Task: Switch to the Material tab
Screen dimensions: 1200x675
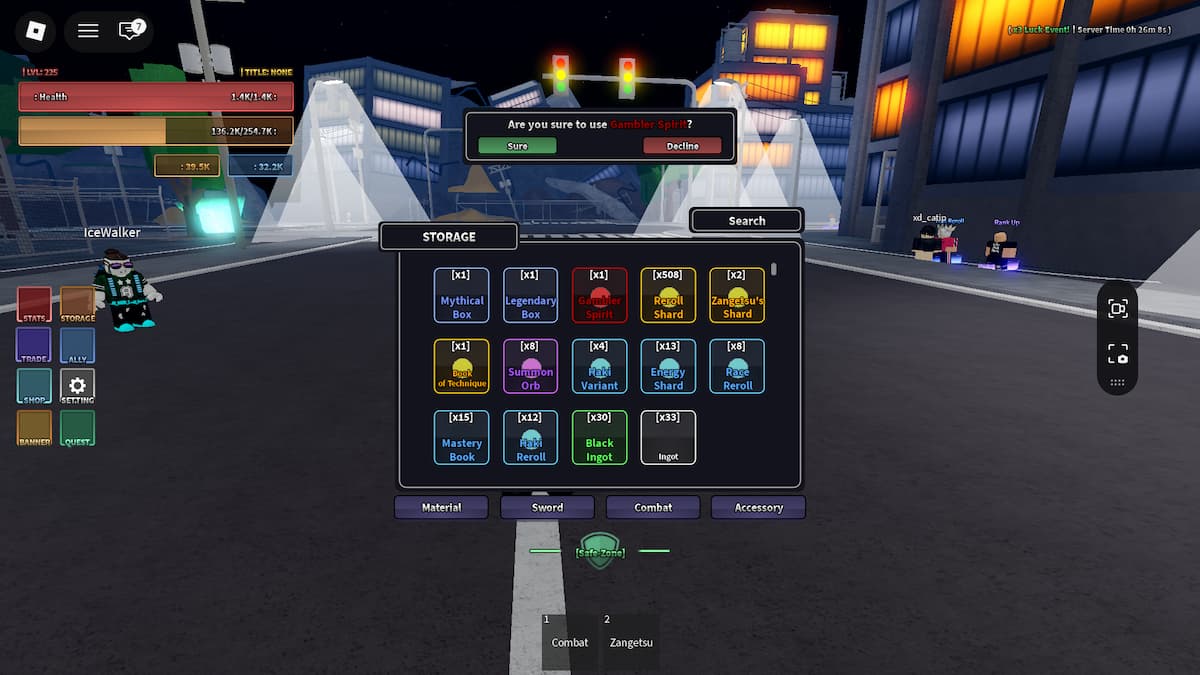Action: click(x=441, y=507)
